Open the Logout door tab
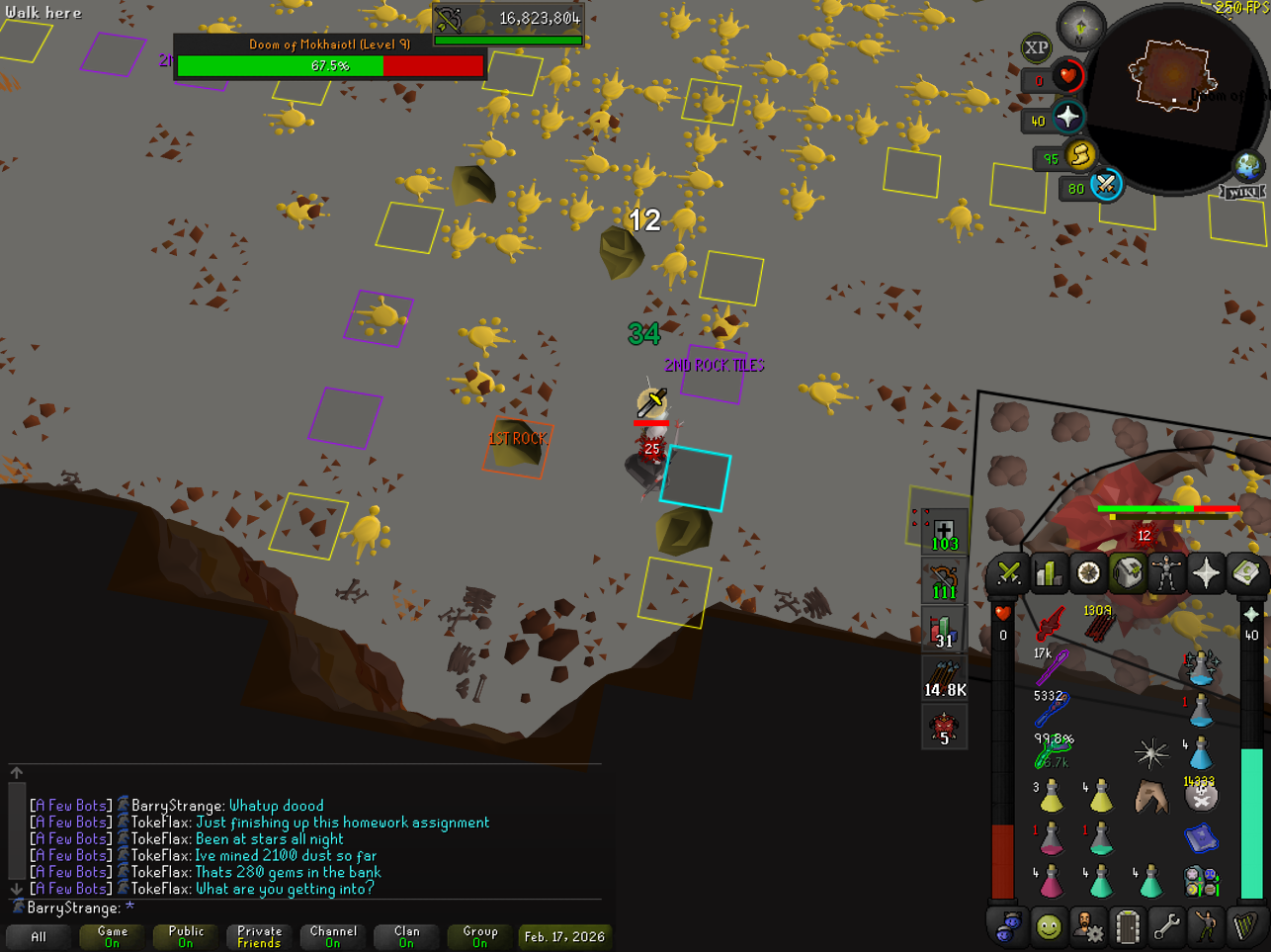 coord(1127,927)
